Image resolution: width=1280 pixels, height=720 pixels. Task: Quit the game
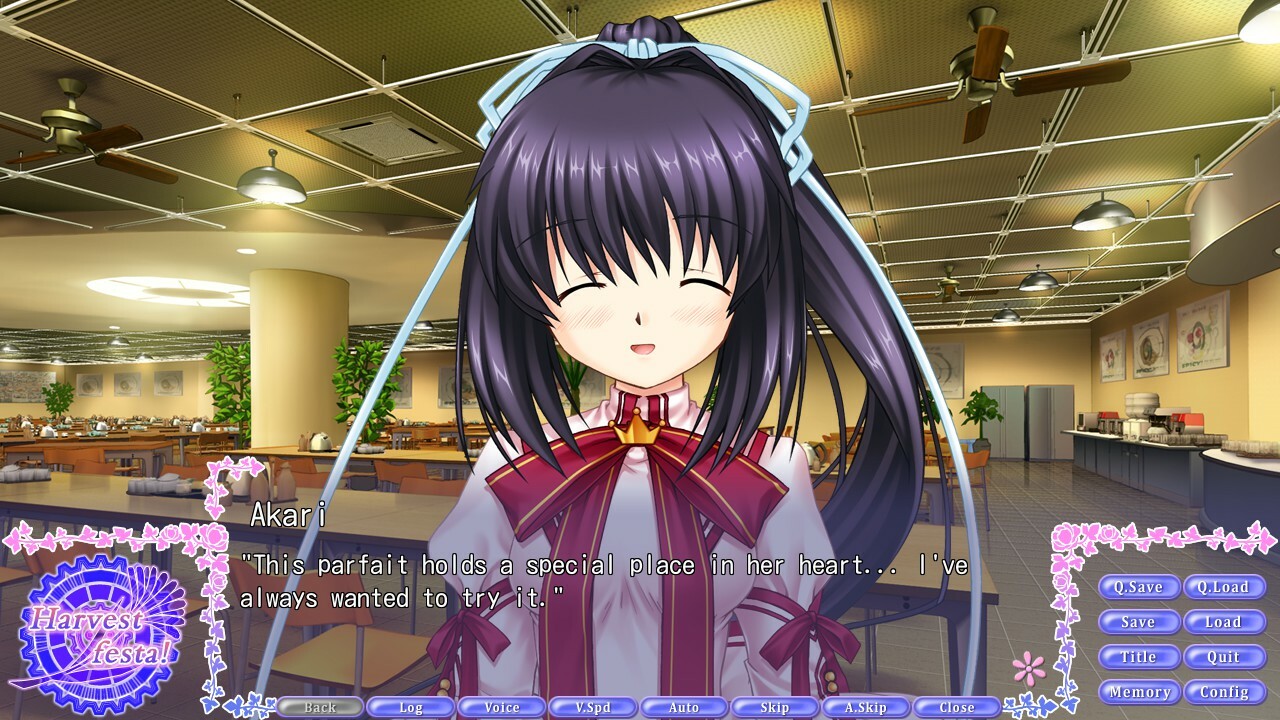pyautogui.click(x=1224, y=657)
